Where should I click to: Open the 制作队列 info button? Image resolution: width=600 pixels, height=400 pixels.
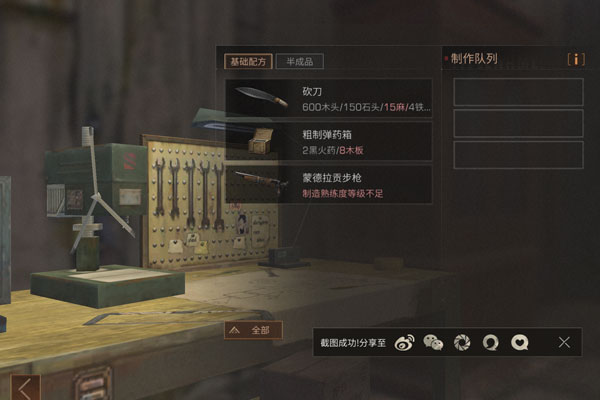coord(575,59)
